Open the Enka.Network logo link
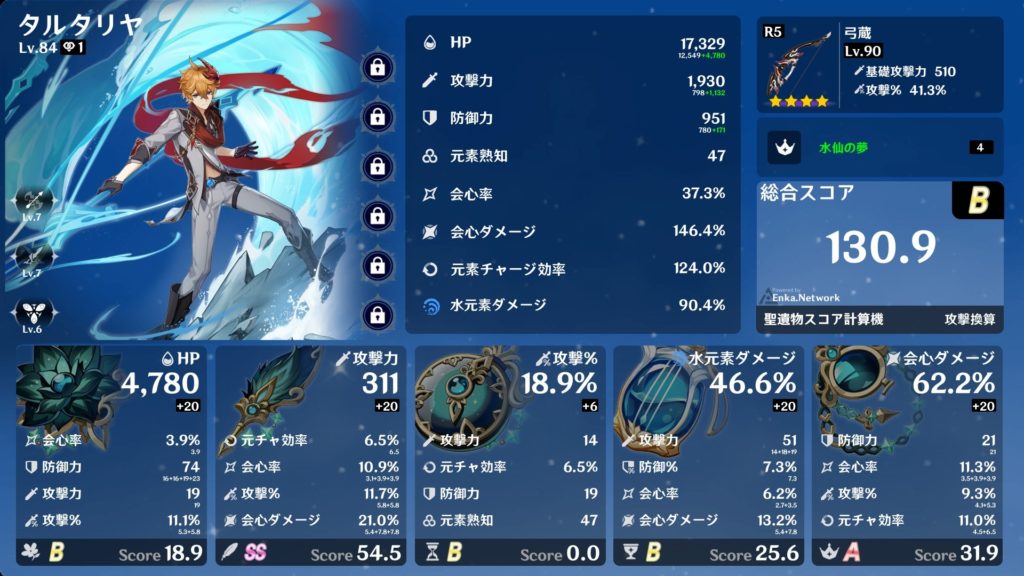 (x=800, y=296)
